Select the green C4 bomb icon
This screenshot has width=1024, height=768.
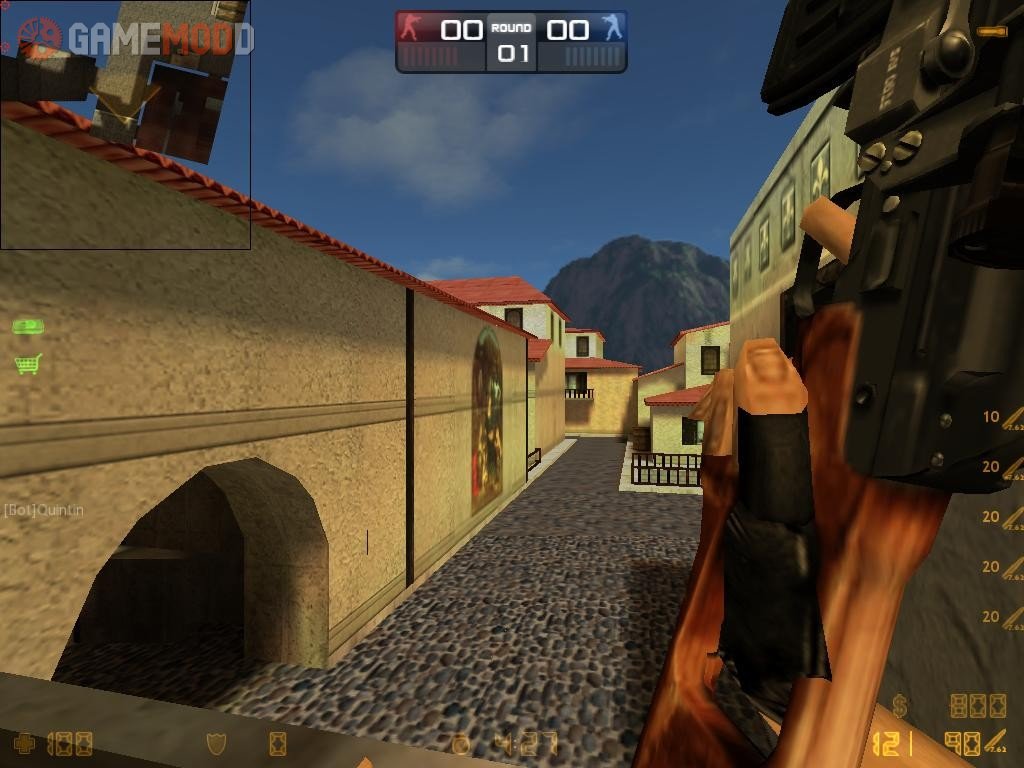(x=28, y=326)
